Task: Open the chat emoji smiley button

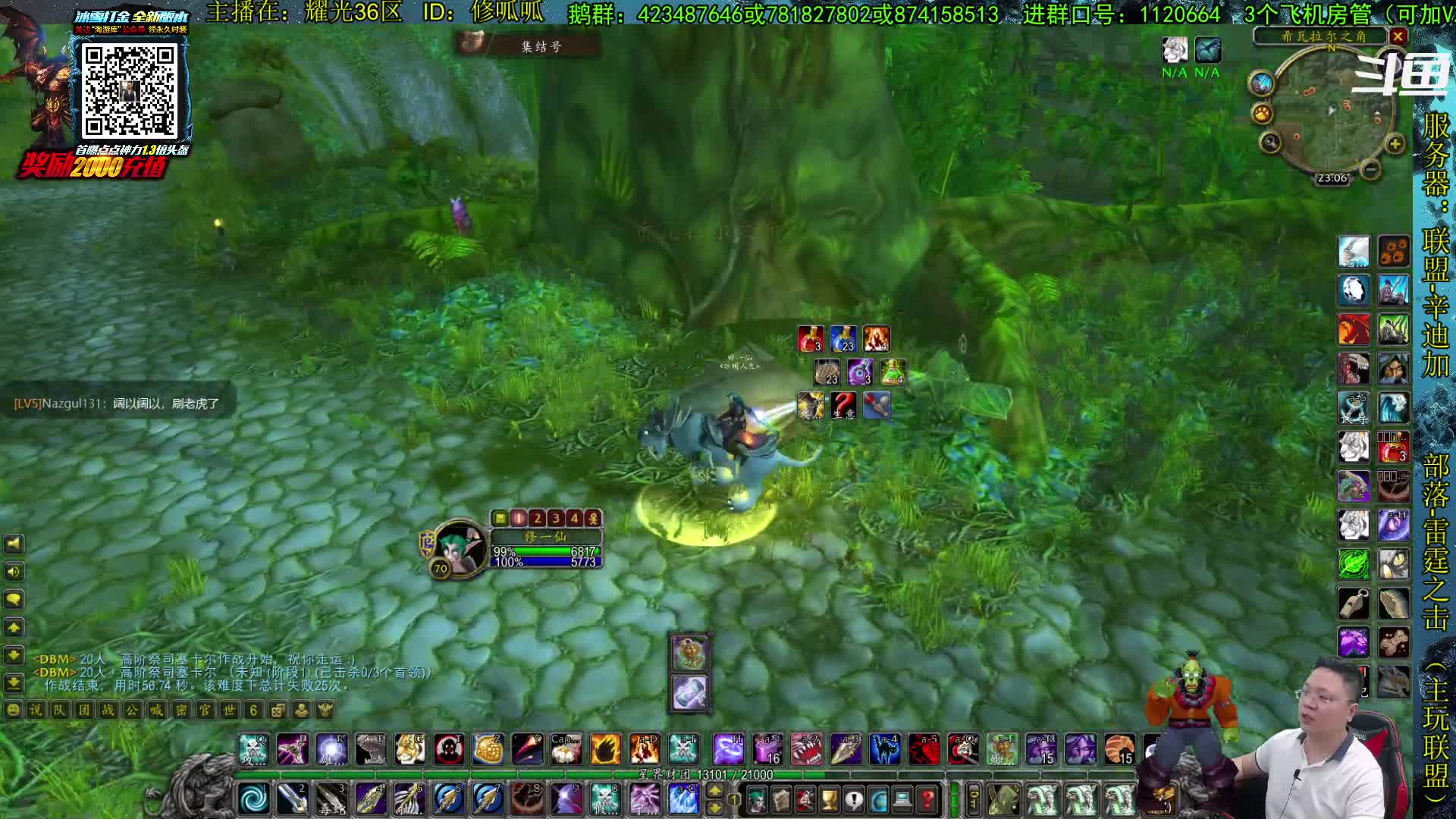Action: [13, 711]
